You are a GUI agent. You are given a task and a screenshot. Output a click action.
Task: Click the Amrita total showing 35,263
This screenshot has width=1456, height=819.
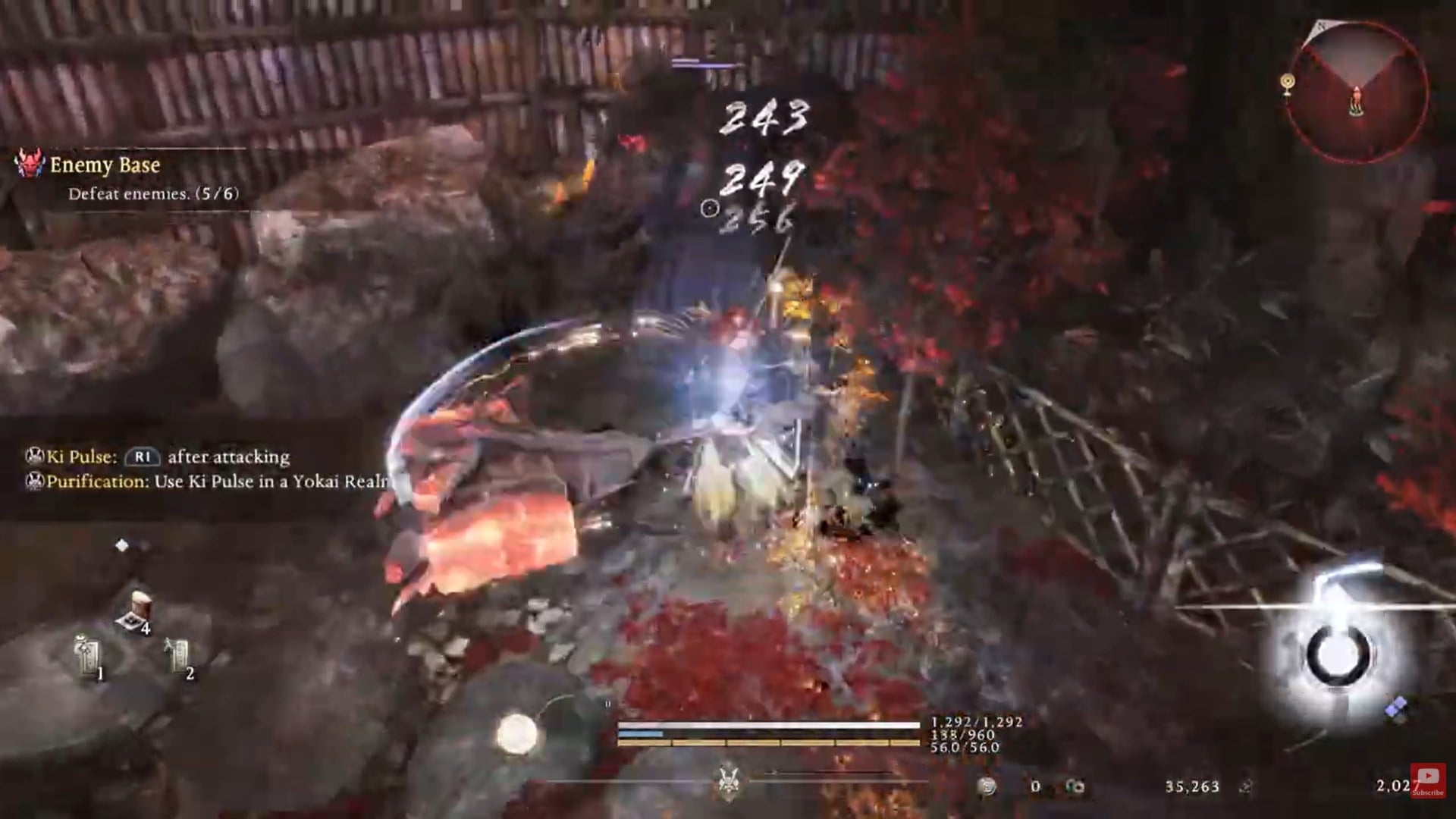click(1191, 786)
